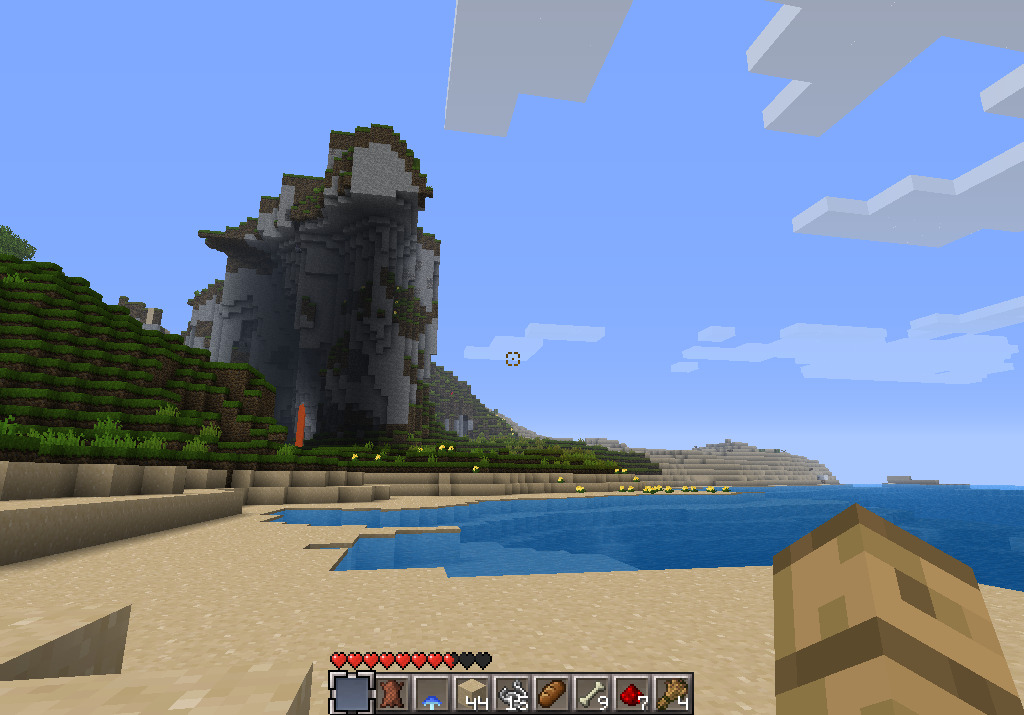Viewport: 1024px width, 715px height.
Task: Switch to the bread hotbar slot
Action: pyautogui.click(x=552, y=692)
